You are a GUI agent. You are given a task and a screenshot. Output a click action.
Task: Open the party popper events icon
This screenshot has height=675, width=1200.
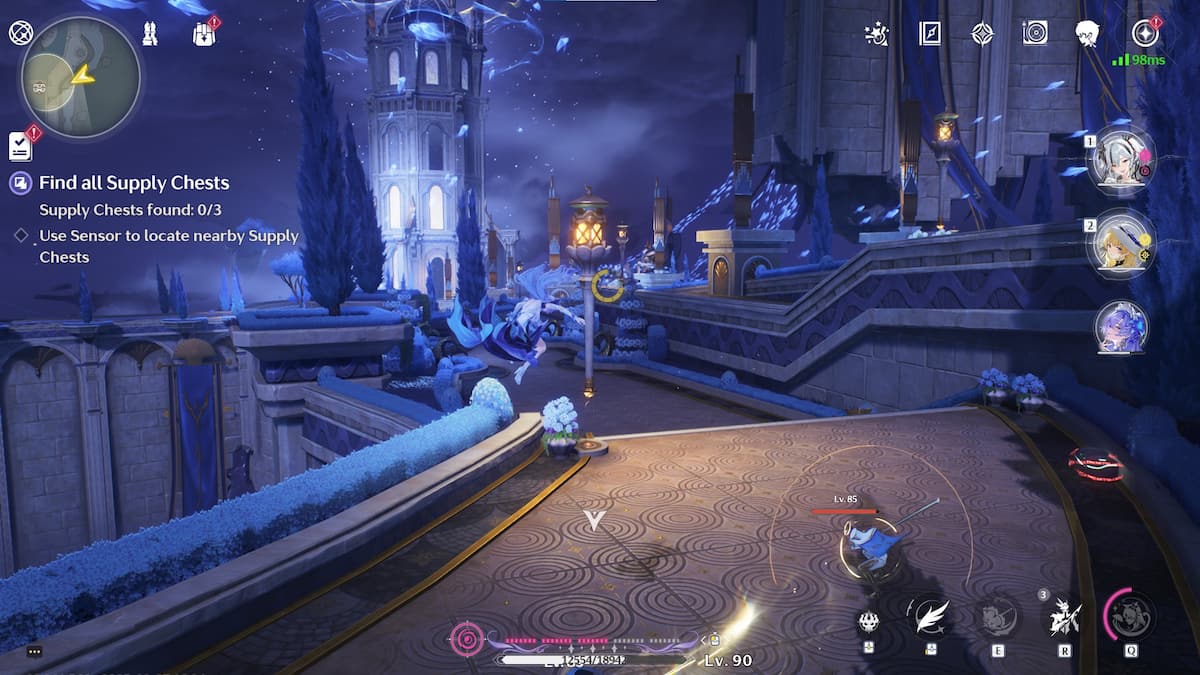876,34
